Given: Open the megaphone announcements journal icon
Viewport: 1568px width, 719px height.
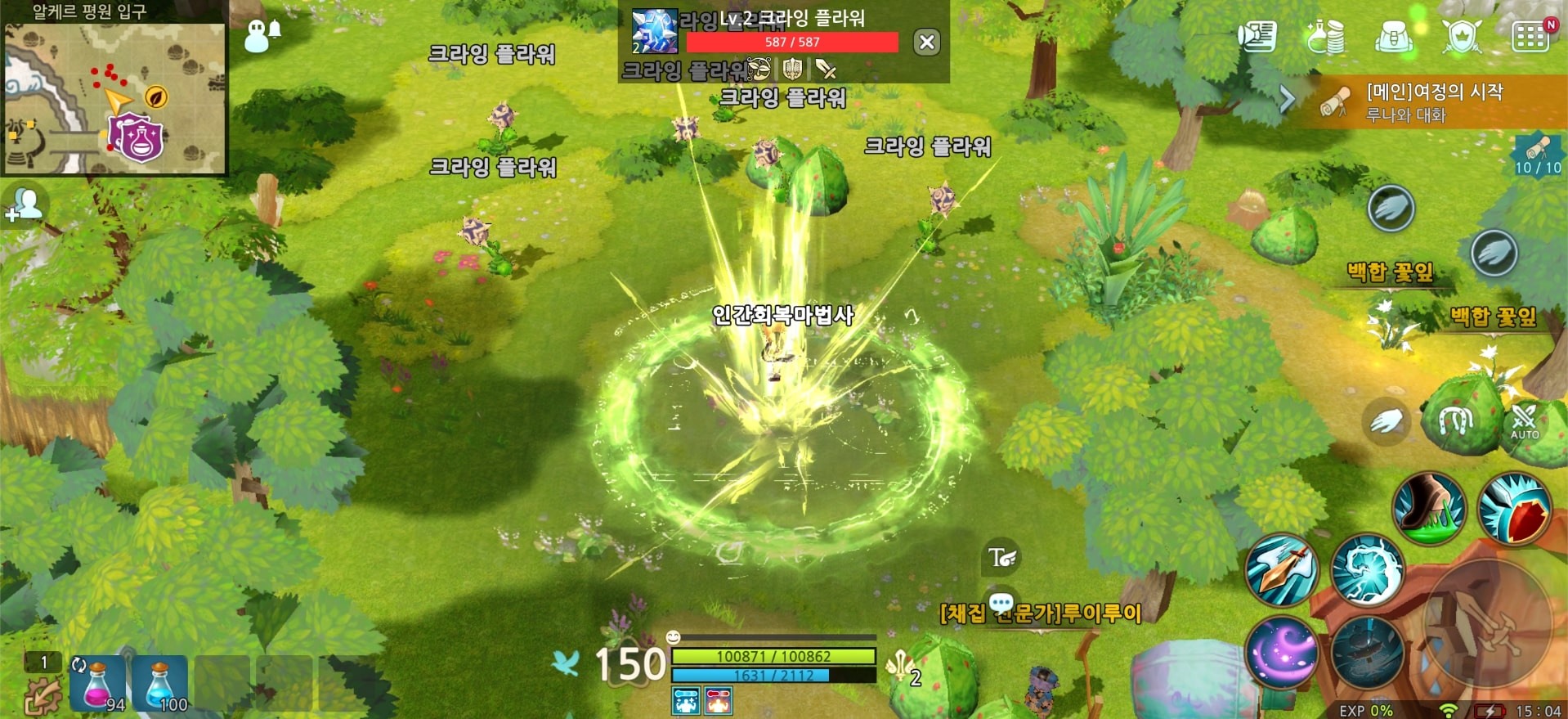Looking at the screenshot, I should pyautogui.click(x=1259, y=36).
